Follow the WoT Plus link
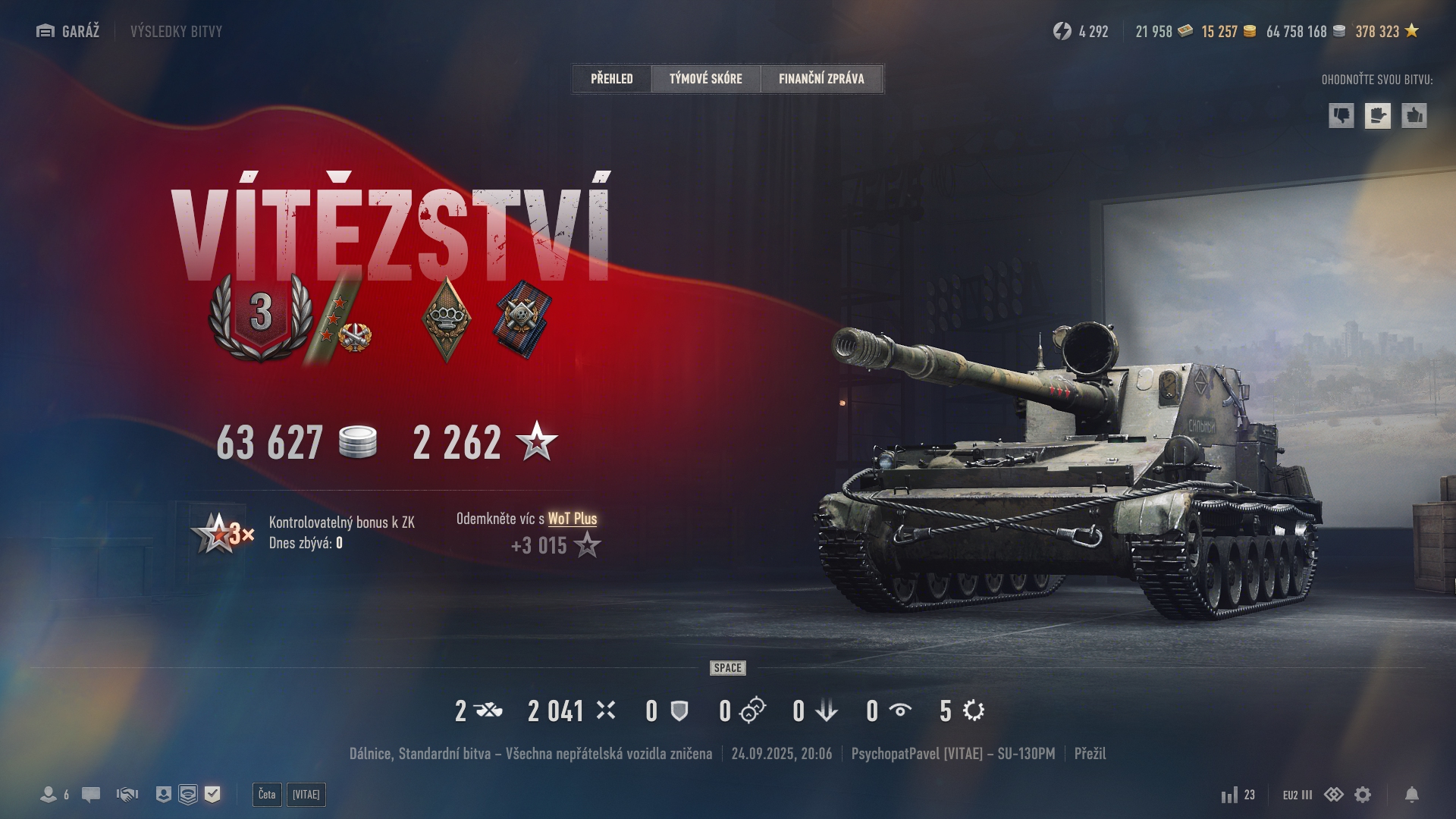Screen dimensions: 1456x819 coord(572,519)
